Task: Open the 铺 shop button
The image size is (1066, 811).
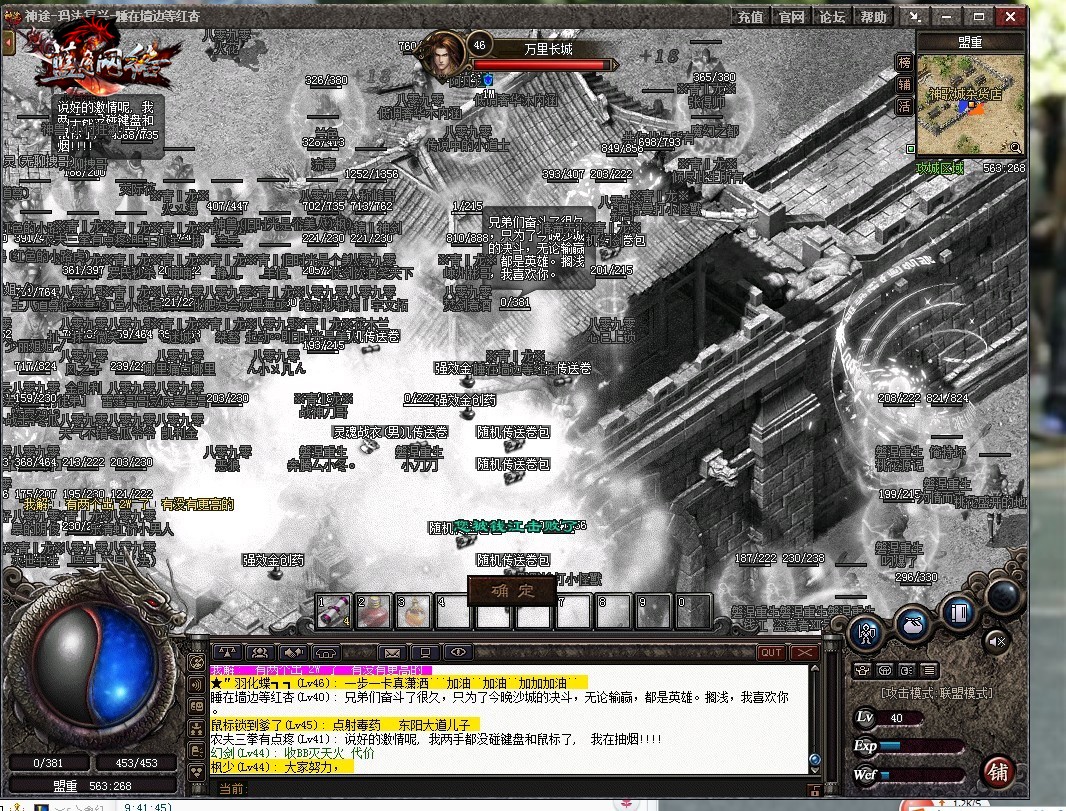Action: pos(997,771)
